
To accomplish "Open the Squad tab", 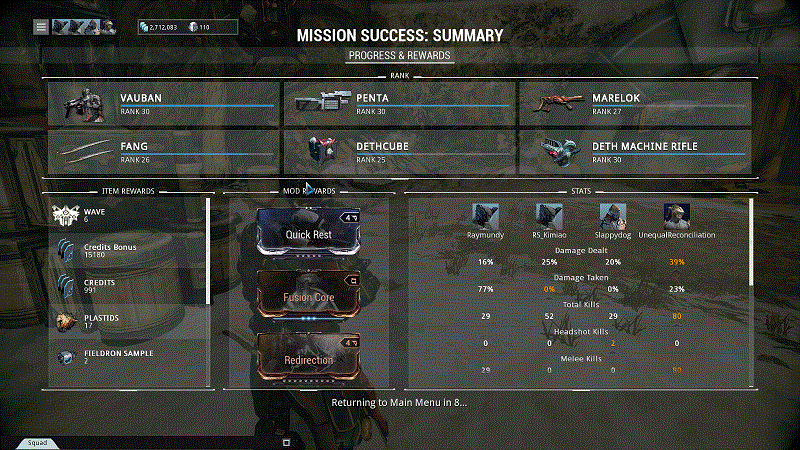I will point(37,441).
